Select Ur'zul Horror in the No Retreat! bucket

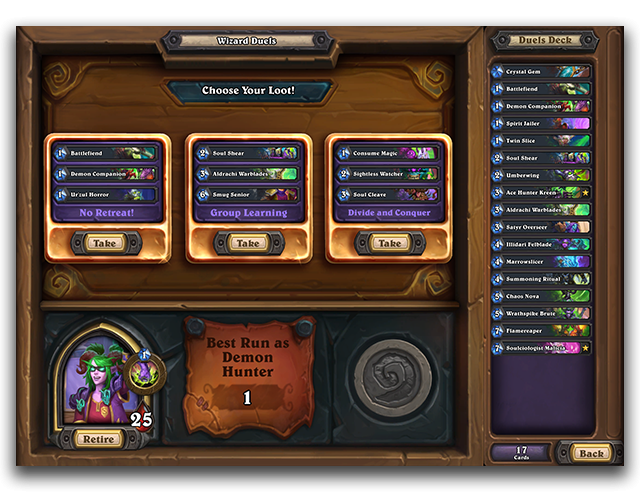[x=106, y=194]
